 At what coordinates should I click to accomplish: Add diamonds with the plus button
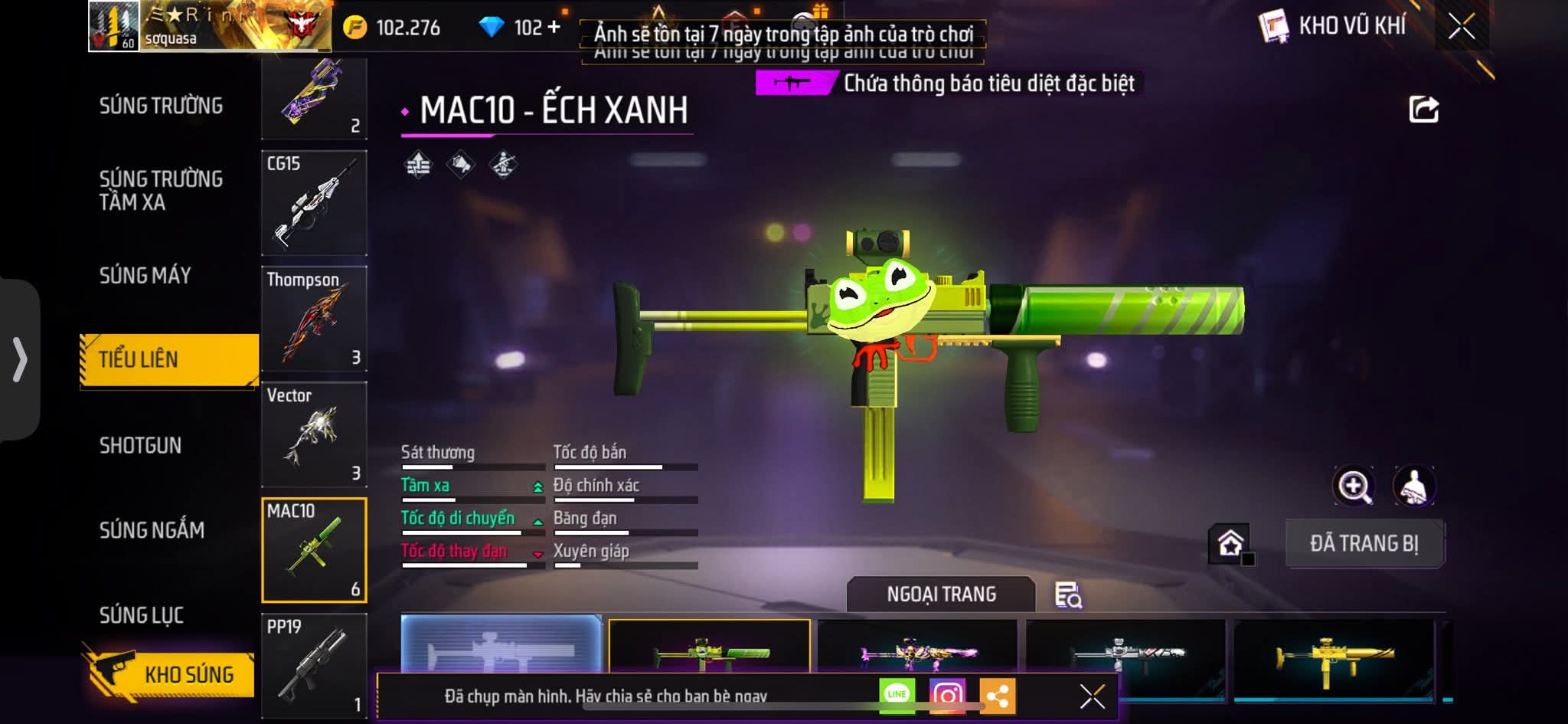click(554, 28)
